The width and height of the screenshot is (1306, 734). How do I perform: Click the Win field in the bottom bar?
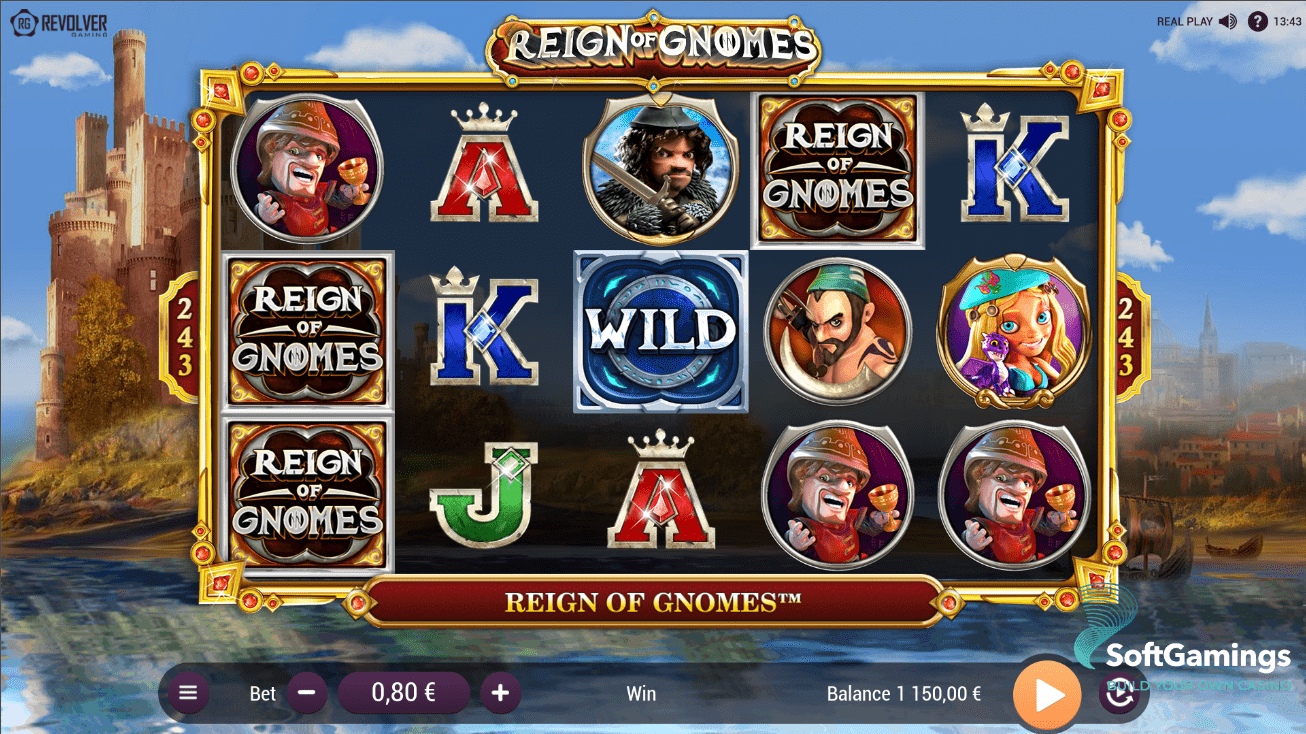click(x=641, y=692)
